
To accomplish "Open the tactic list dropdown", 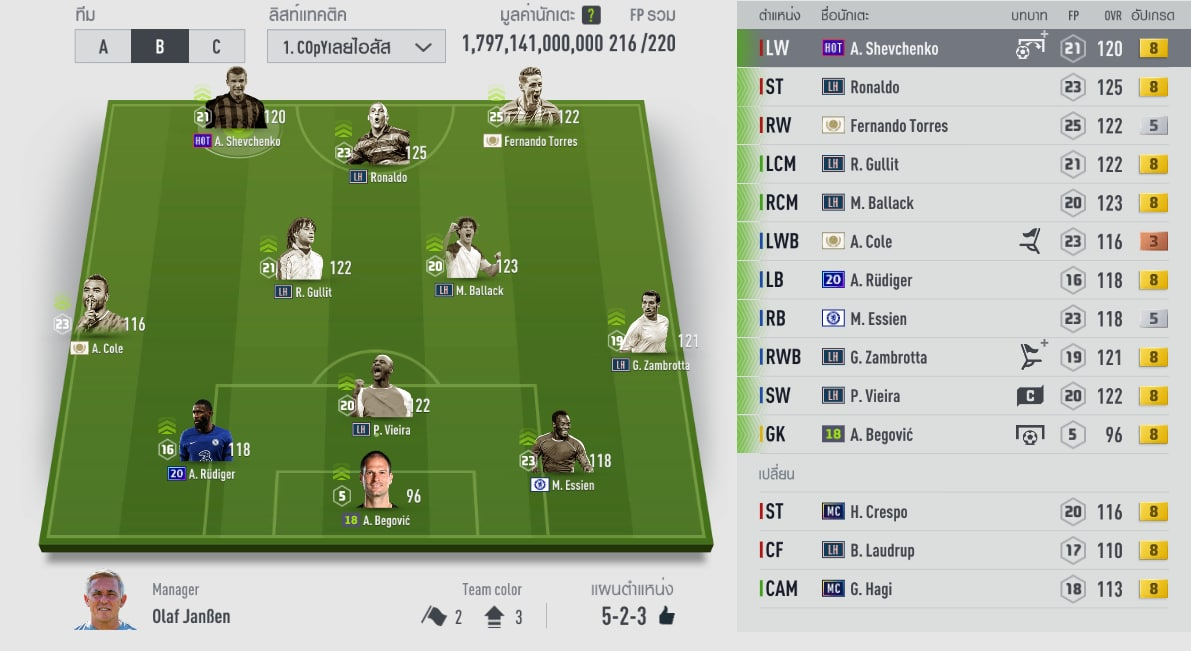I will [x=356, y=47].
